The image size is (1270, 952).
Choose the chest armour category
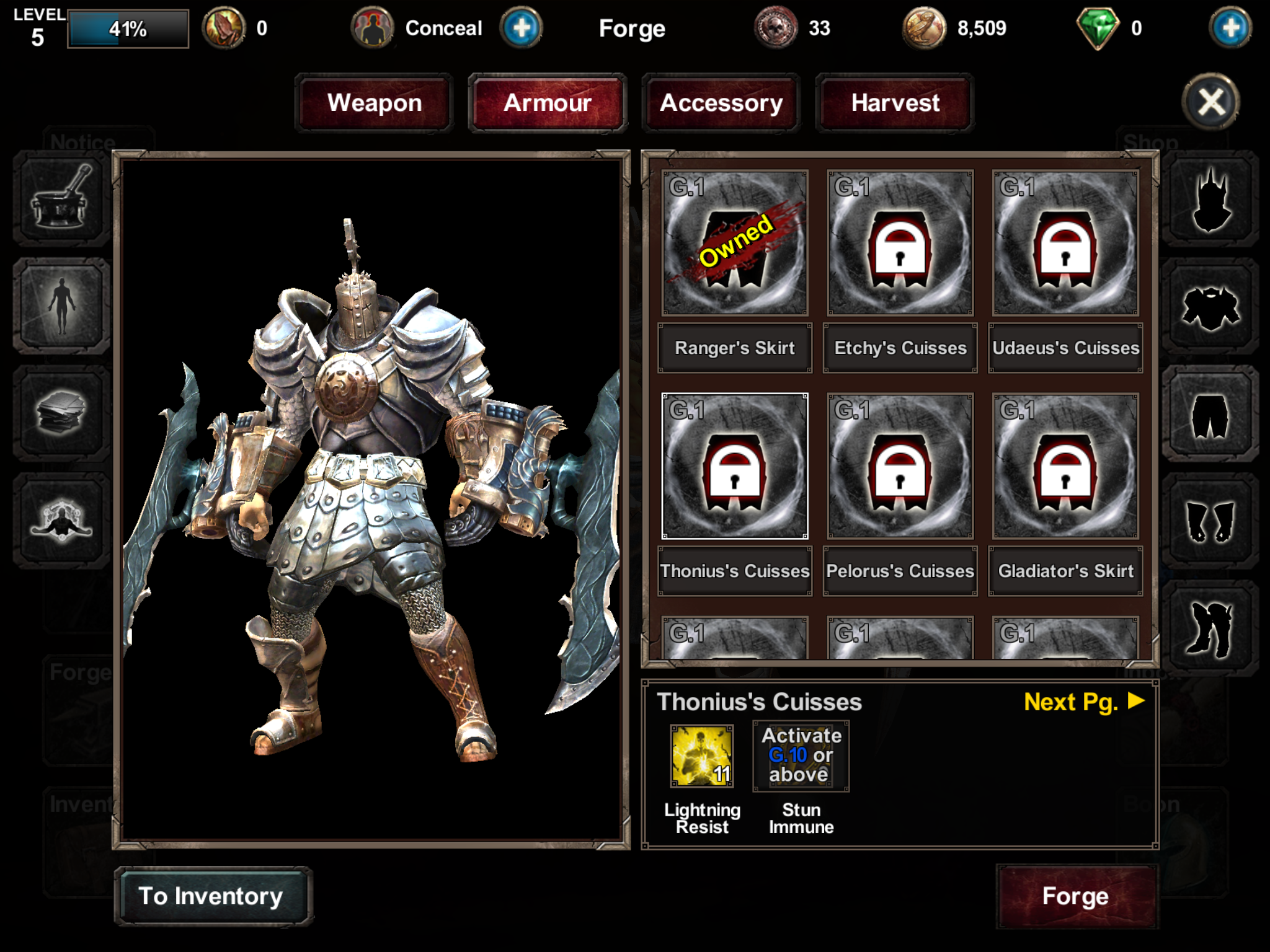click(x=1210, y=308)
